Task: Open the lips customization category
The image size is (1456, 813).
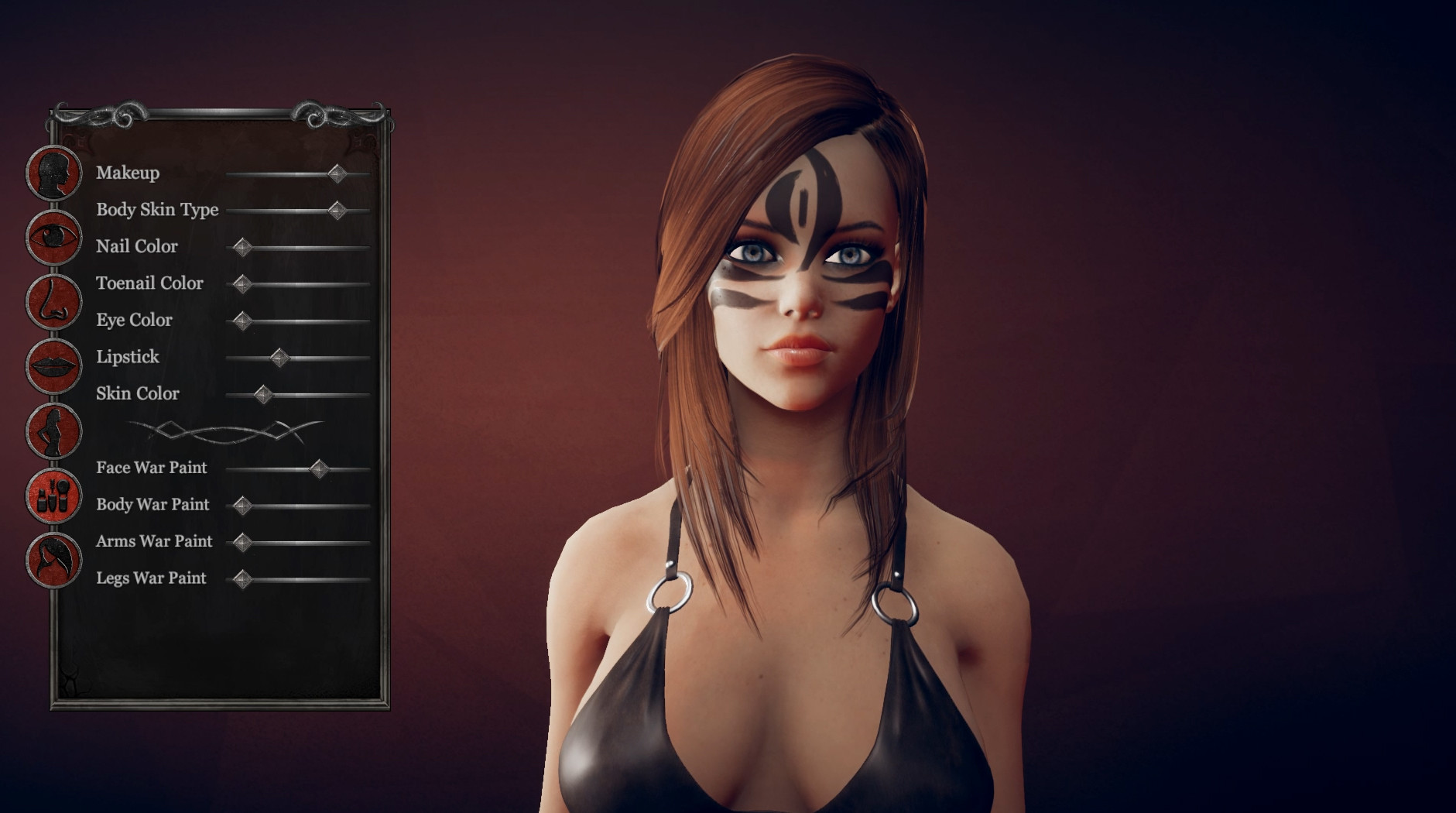Action: pos(53,365)
